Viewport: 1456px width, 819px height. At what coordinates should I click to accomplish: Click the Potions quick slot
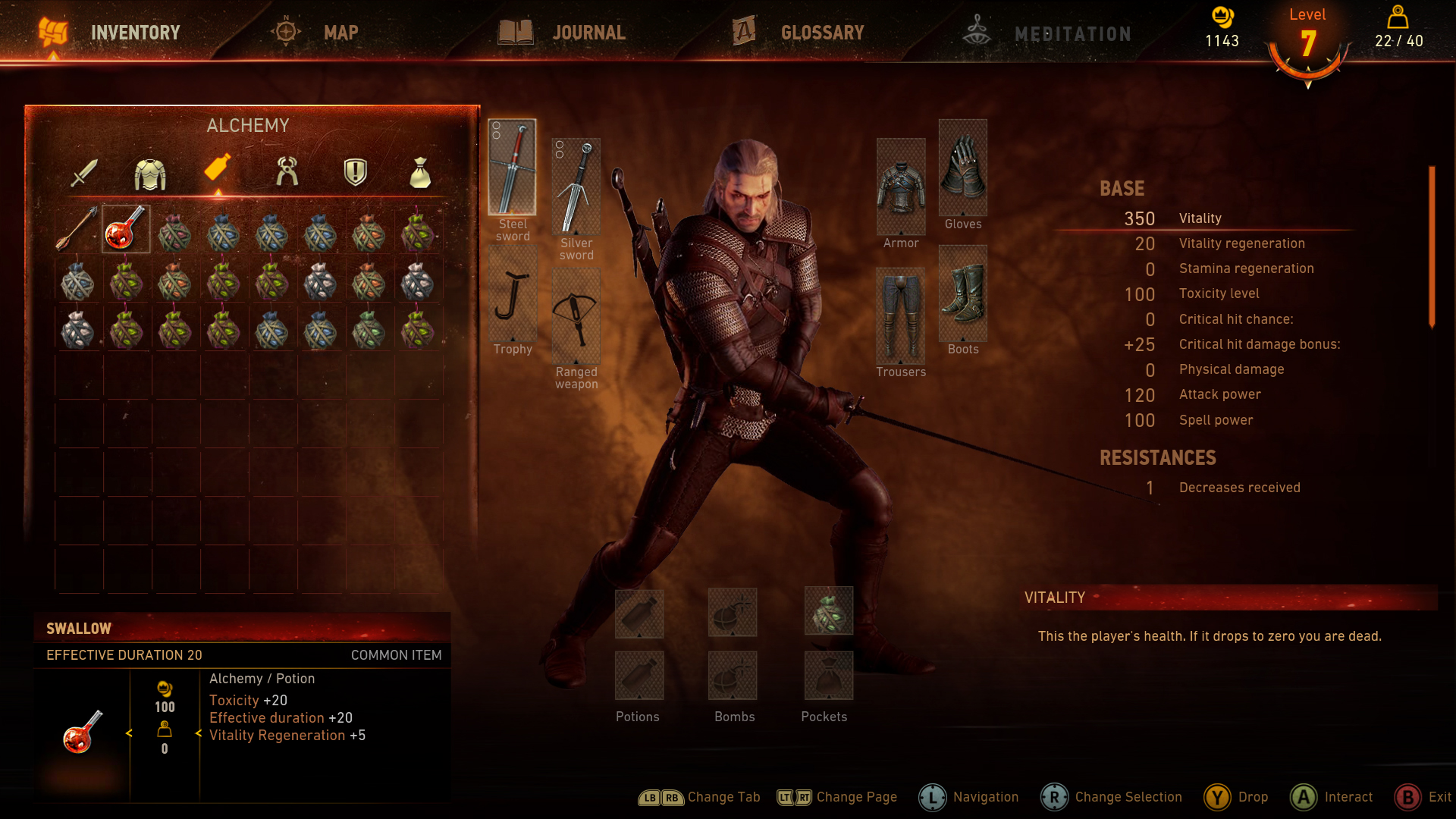click(x=639, y=613)
